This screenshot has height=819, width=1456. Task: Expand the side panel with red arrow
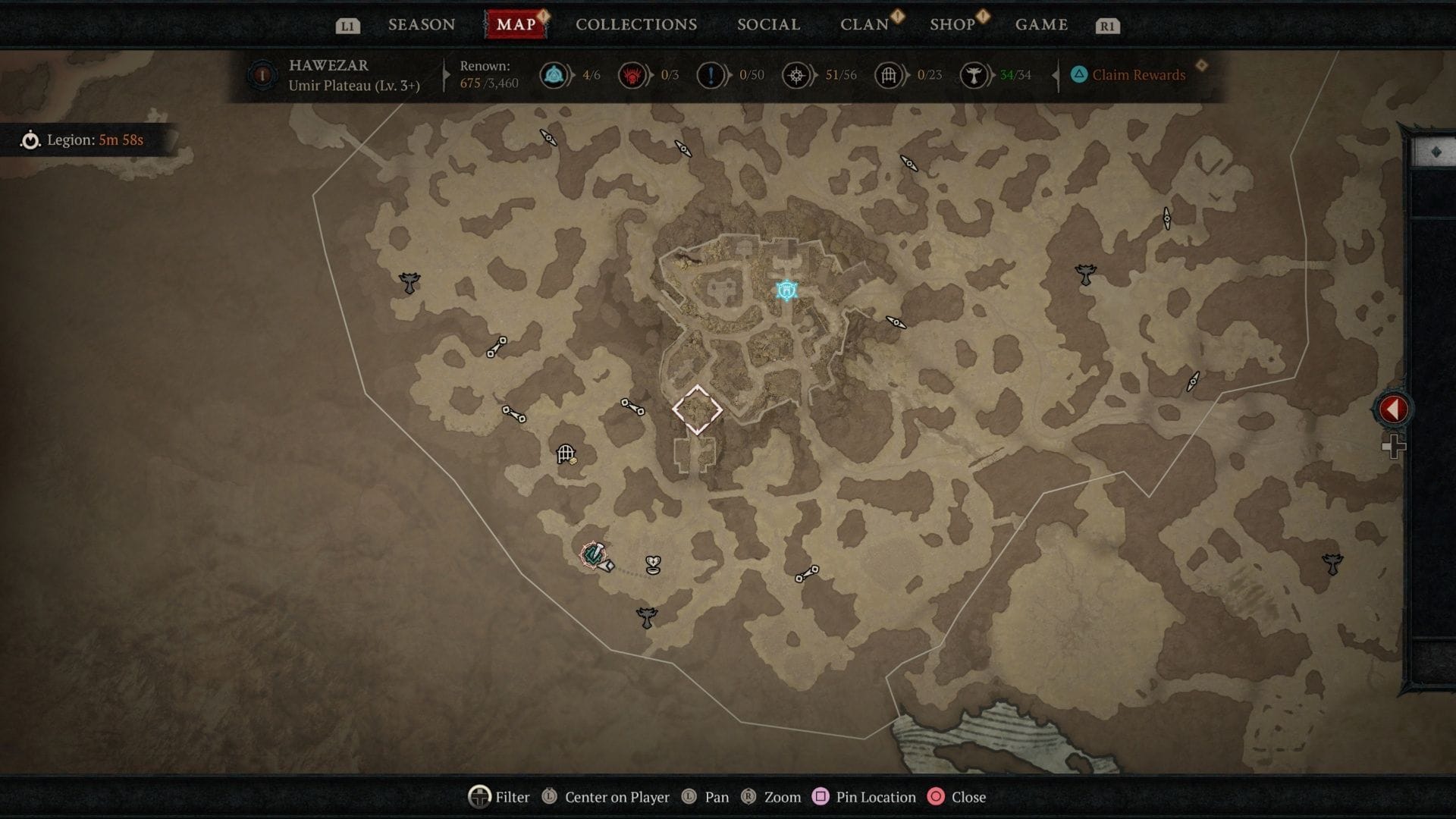point(1392,409)
